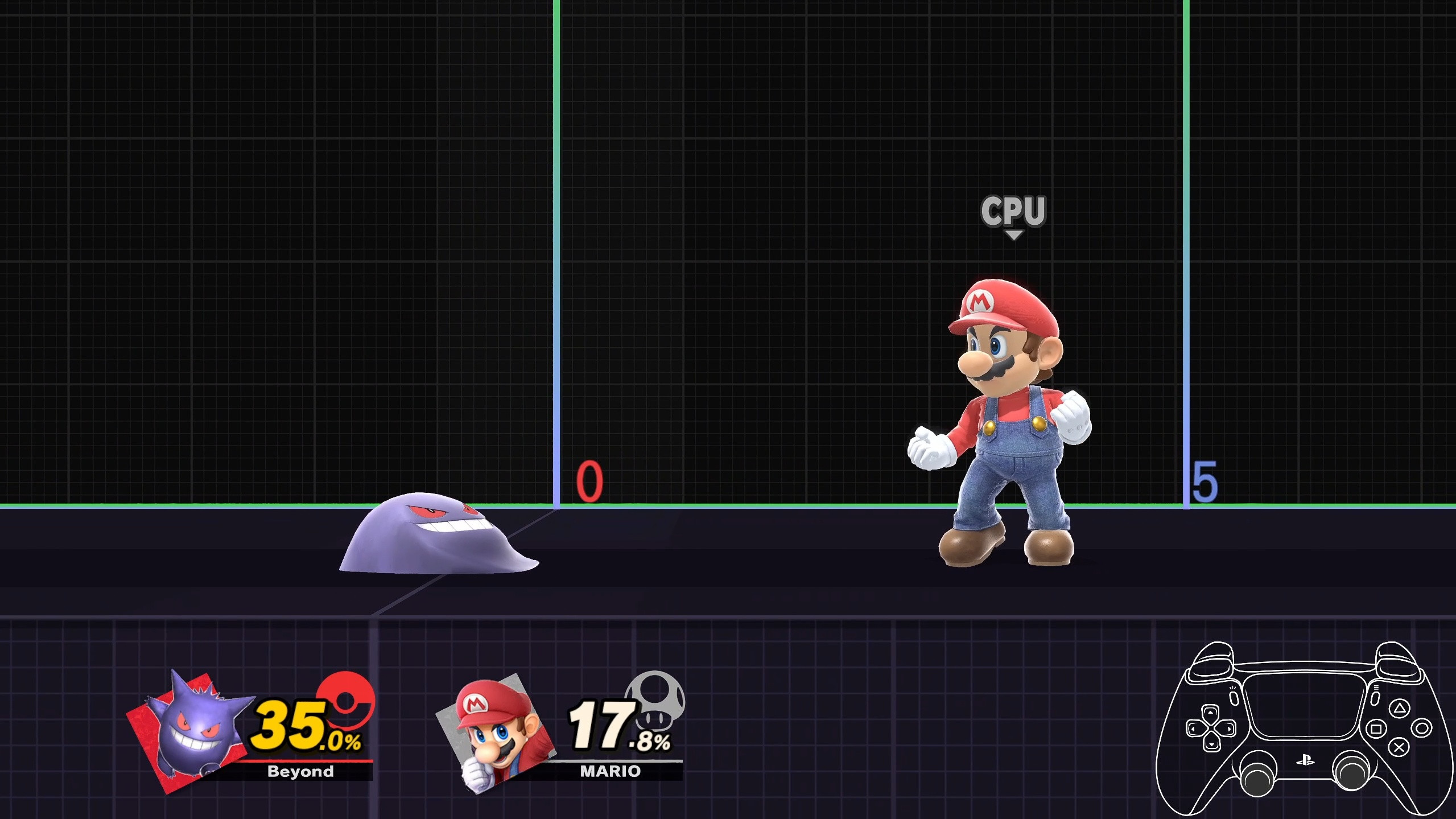Click the Square button on the controller diagram
This screenshot has height=819, width=1456.
pyautogui.click(x=1376, y=730)
